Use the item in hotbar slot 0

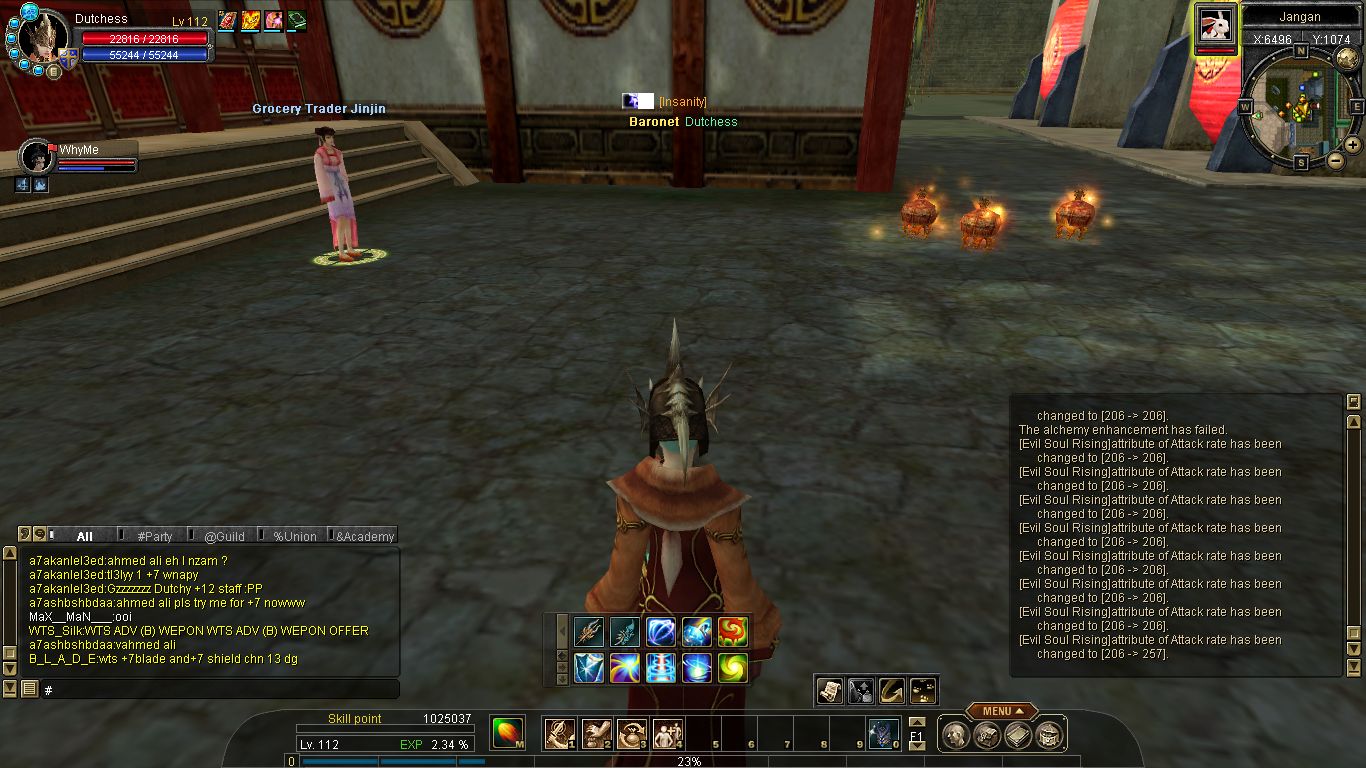pyautogui.click(x=882, y=734)
